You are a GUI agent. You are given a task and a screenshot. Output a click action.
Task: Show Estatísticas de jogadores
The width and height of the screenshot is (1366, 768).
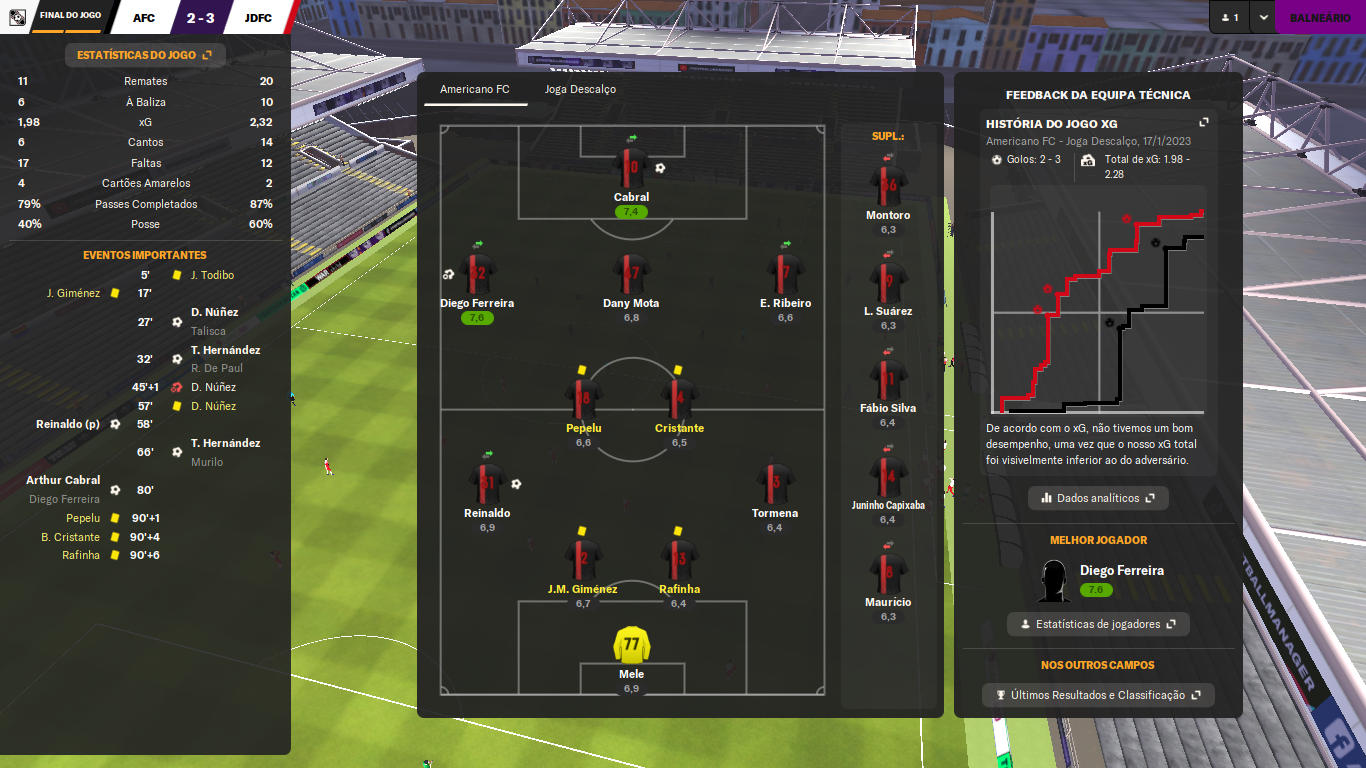click(1097, 624)
